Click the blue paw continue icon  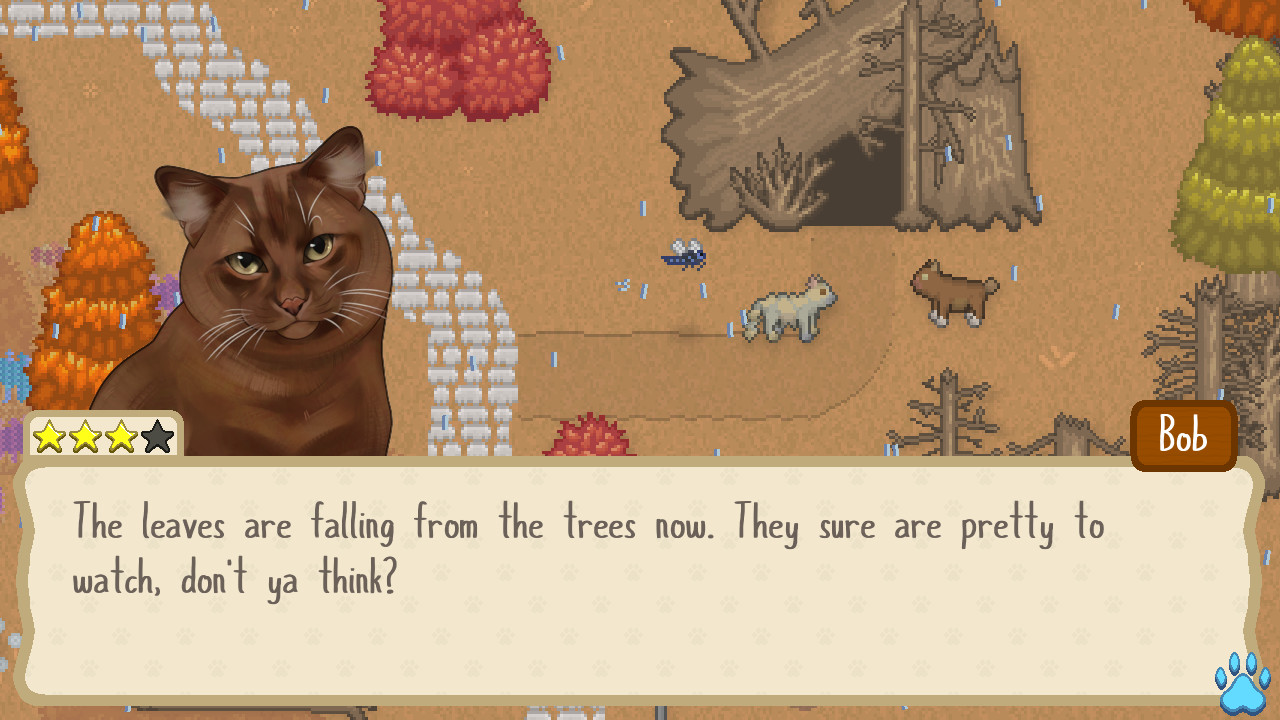[1240, 684]
